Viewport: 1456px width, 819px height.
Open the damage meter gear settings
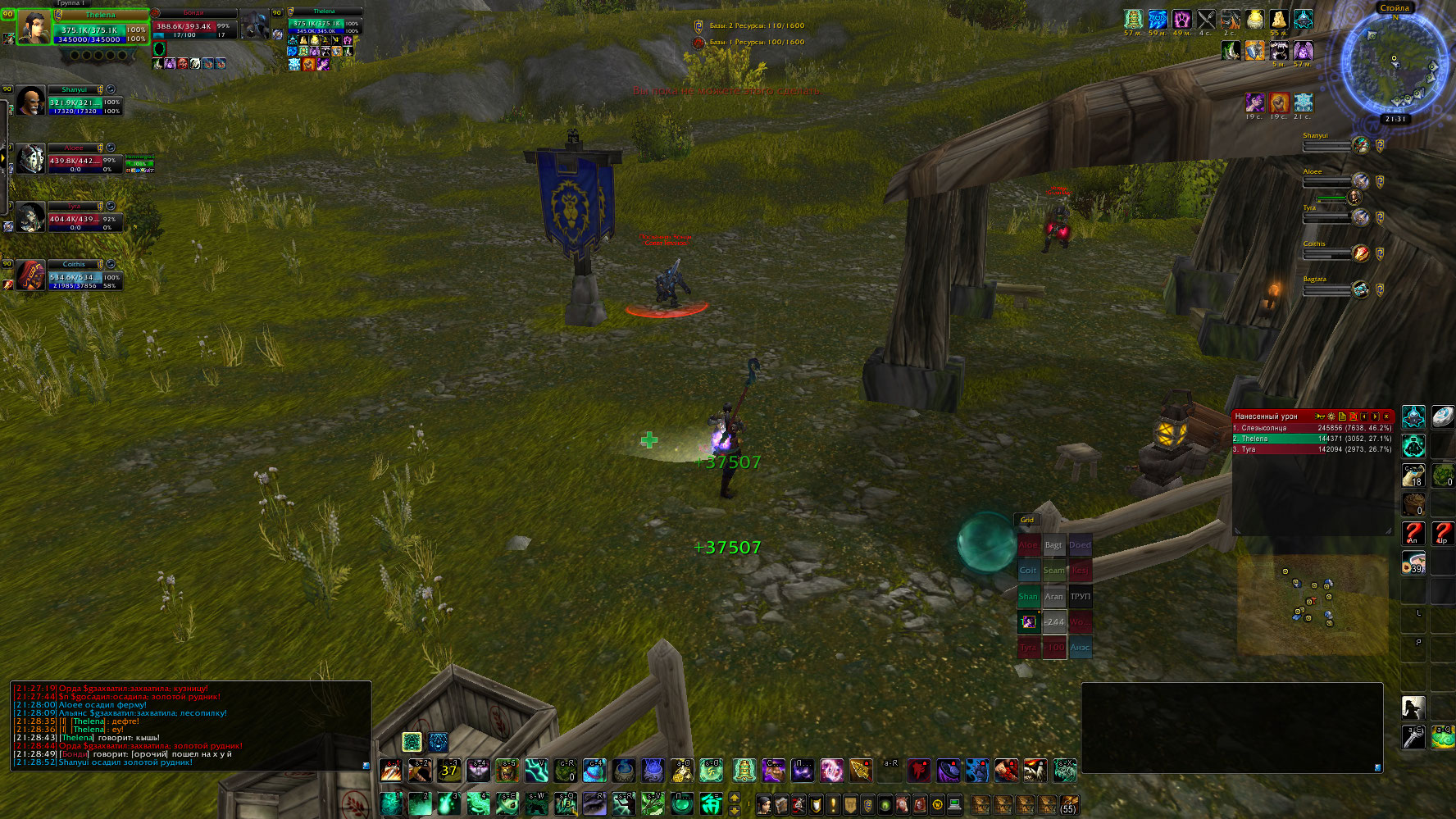1331,416
